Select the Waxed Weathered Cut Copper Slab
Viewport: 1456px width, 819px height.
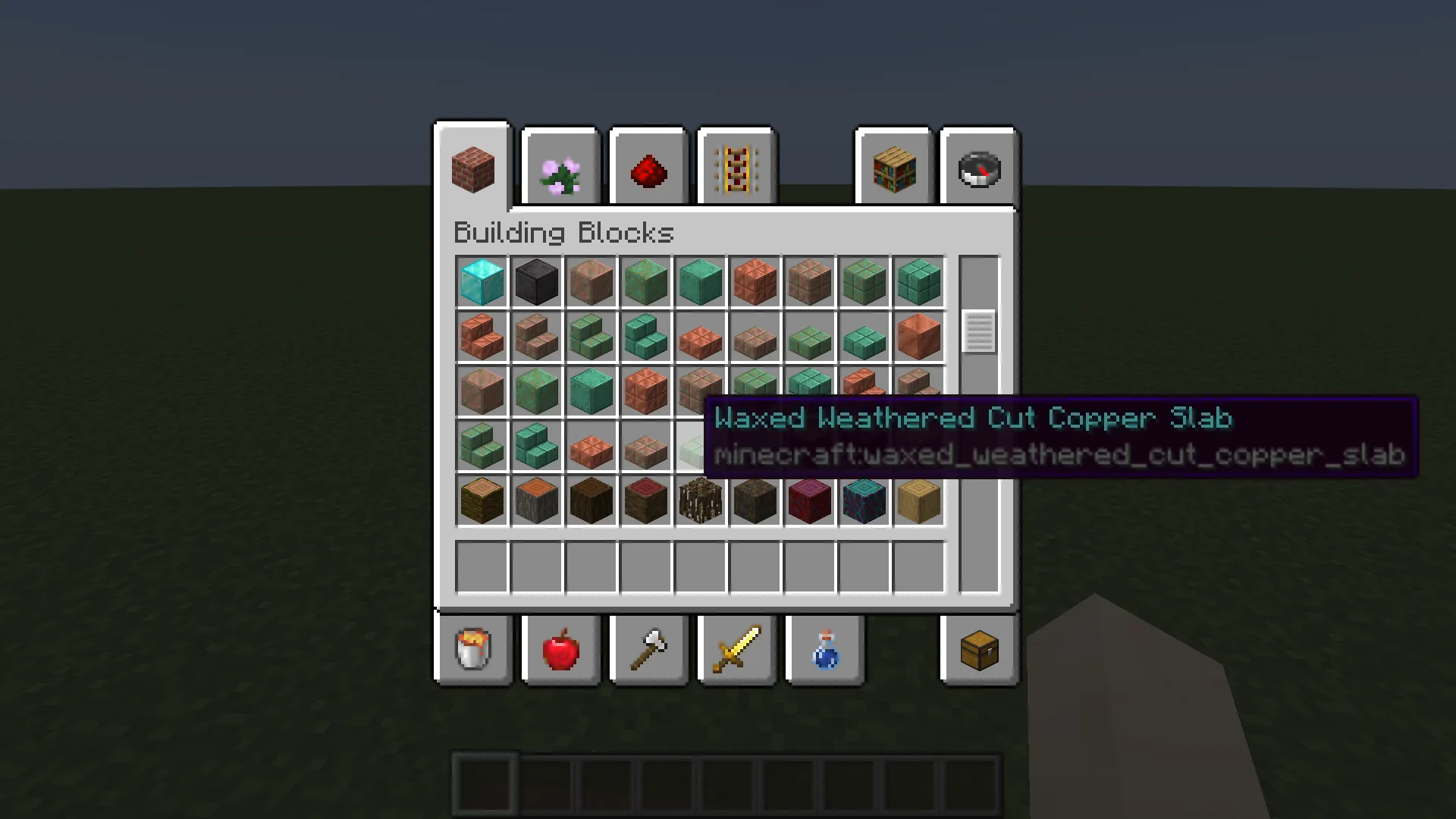(700, 447)
